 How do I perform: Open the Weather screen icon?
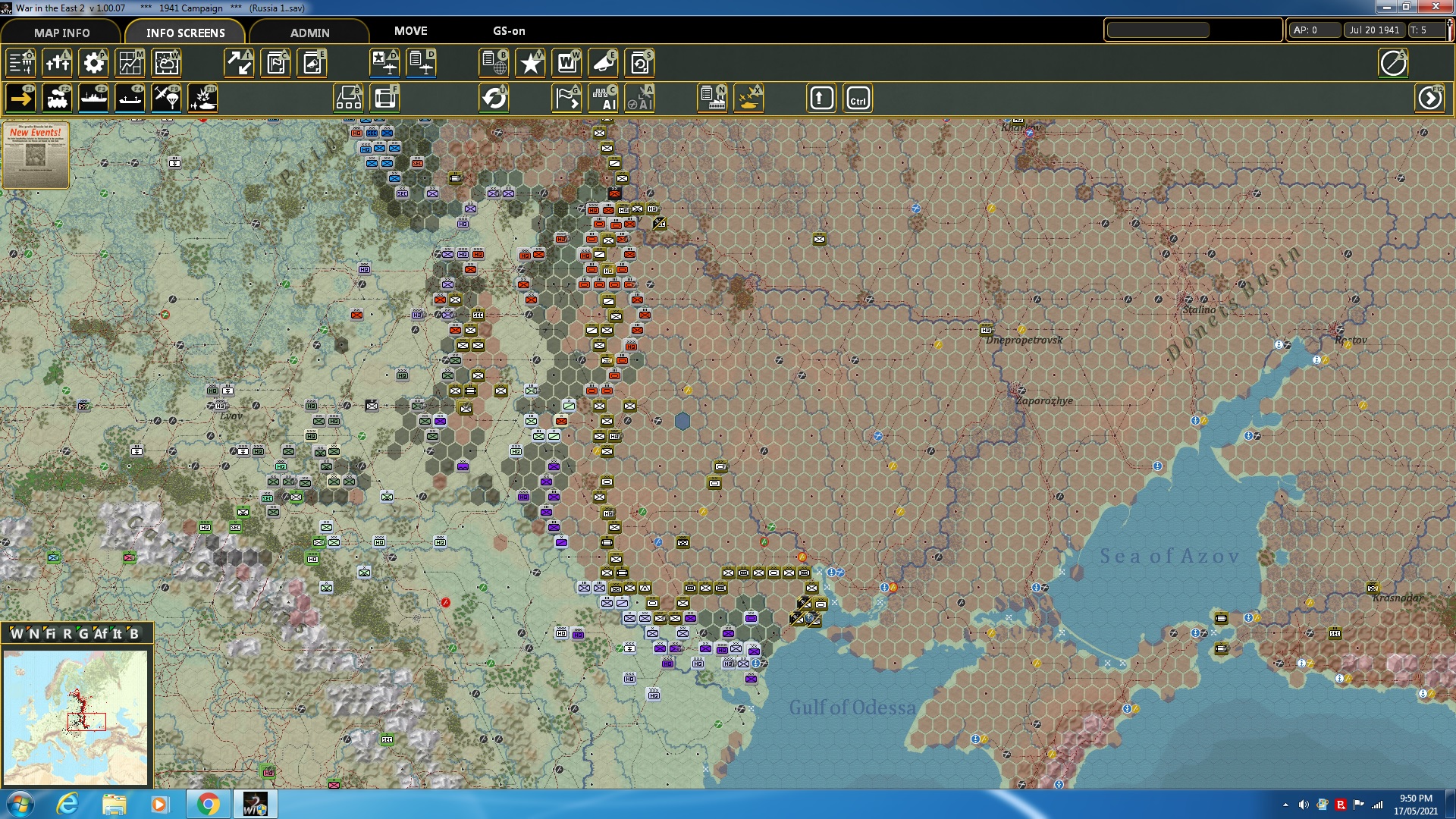pos(166,63)
